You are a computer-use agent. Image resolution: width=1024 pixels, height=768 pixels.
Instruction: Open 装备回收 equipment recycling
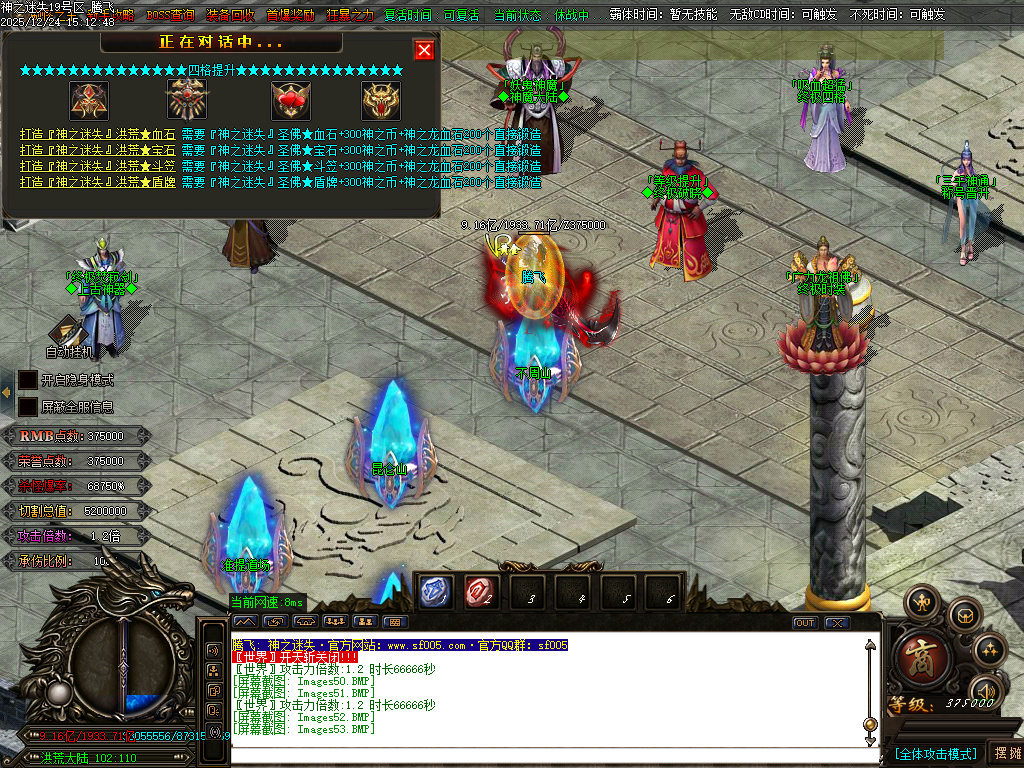point(230,16)
